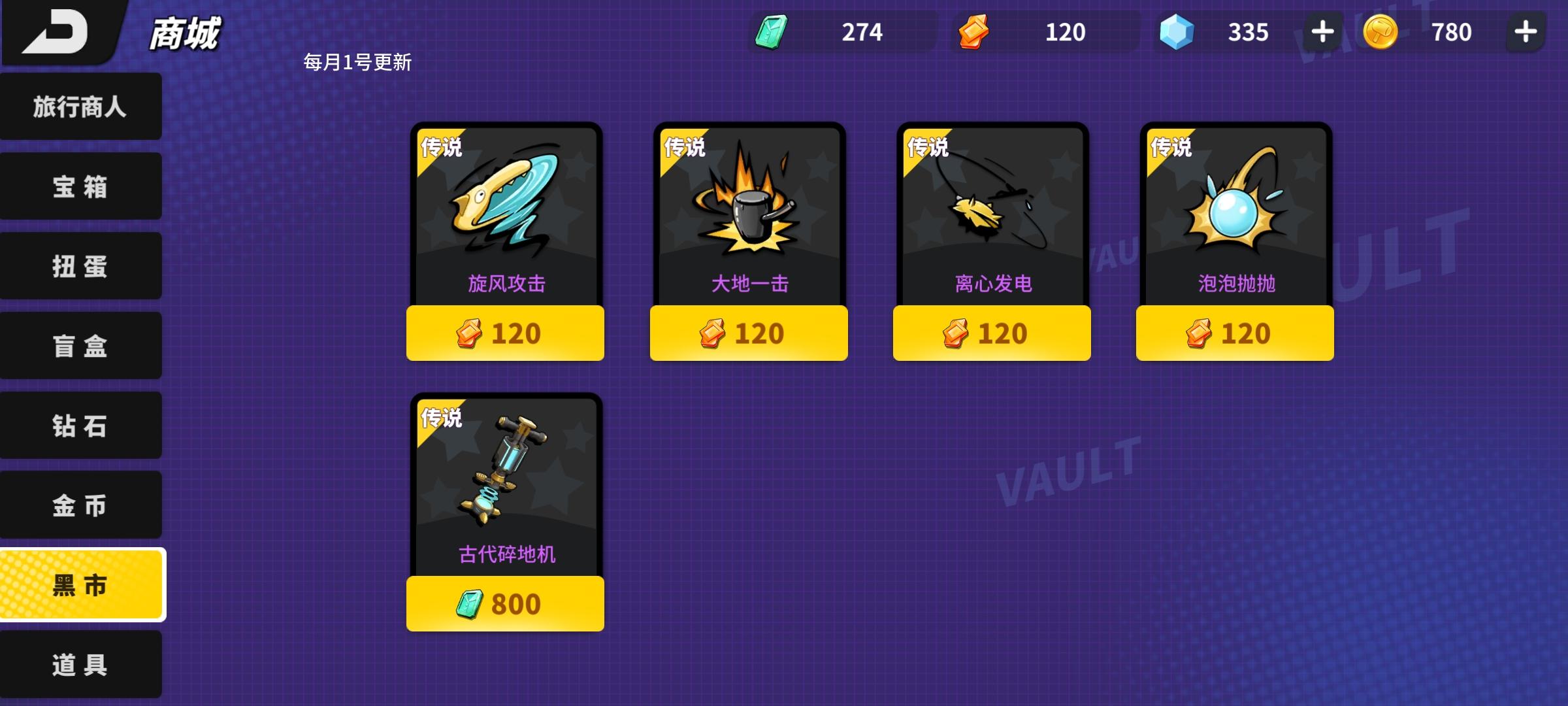Select the 大地一击 hammer artwork icon
Image resolution: width=1568 pixels, height=706 pixels.
pos(748,209)
